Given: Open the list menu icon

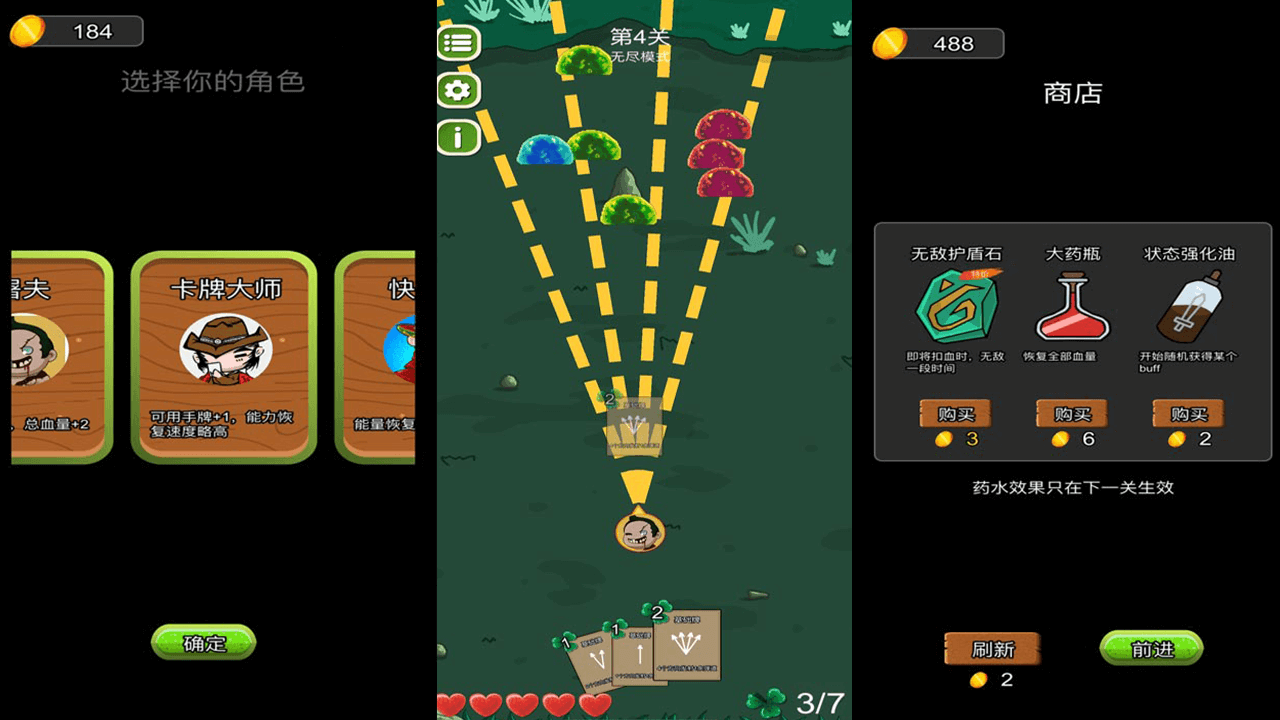Looking at the screenshot, I should tap(458, 43).
